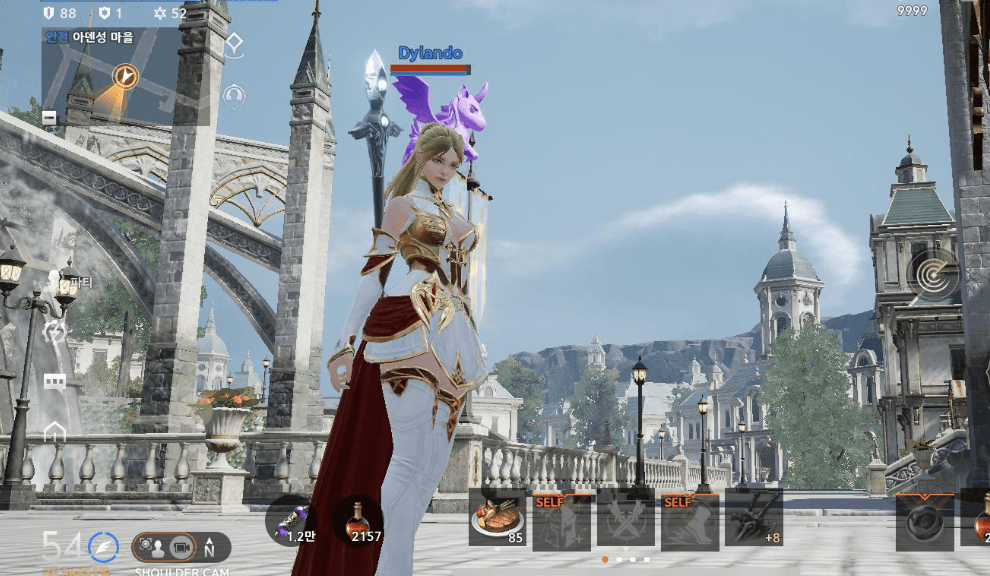The image size is (990, 576).
Task: Open the chat speech bubble icon
Action: pyautogui.click(x=54, y=382)
